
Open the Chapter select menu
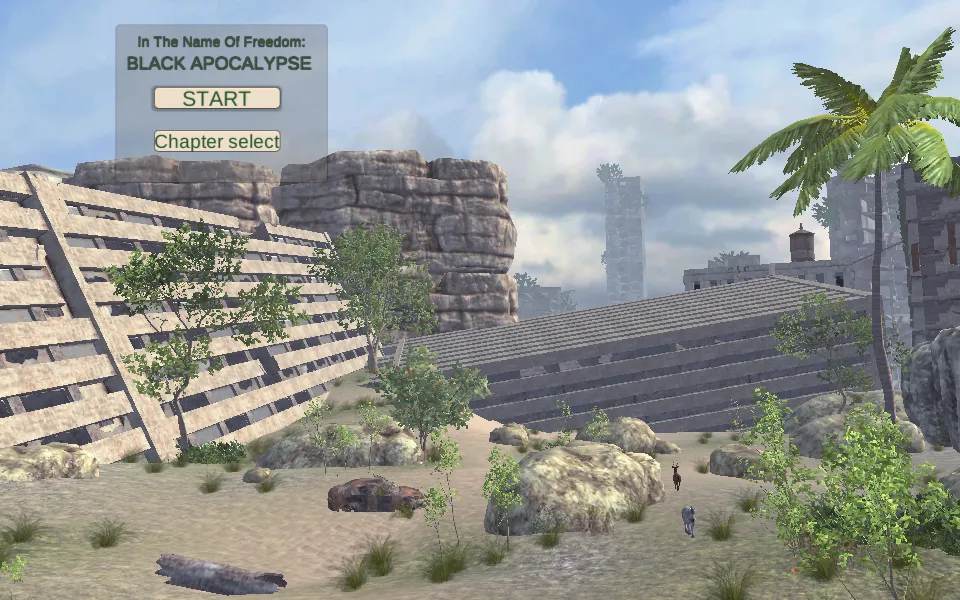(x=217, y=141)
